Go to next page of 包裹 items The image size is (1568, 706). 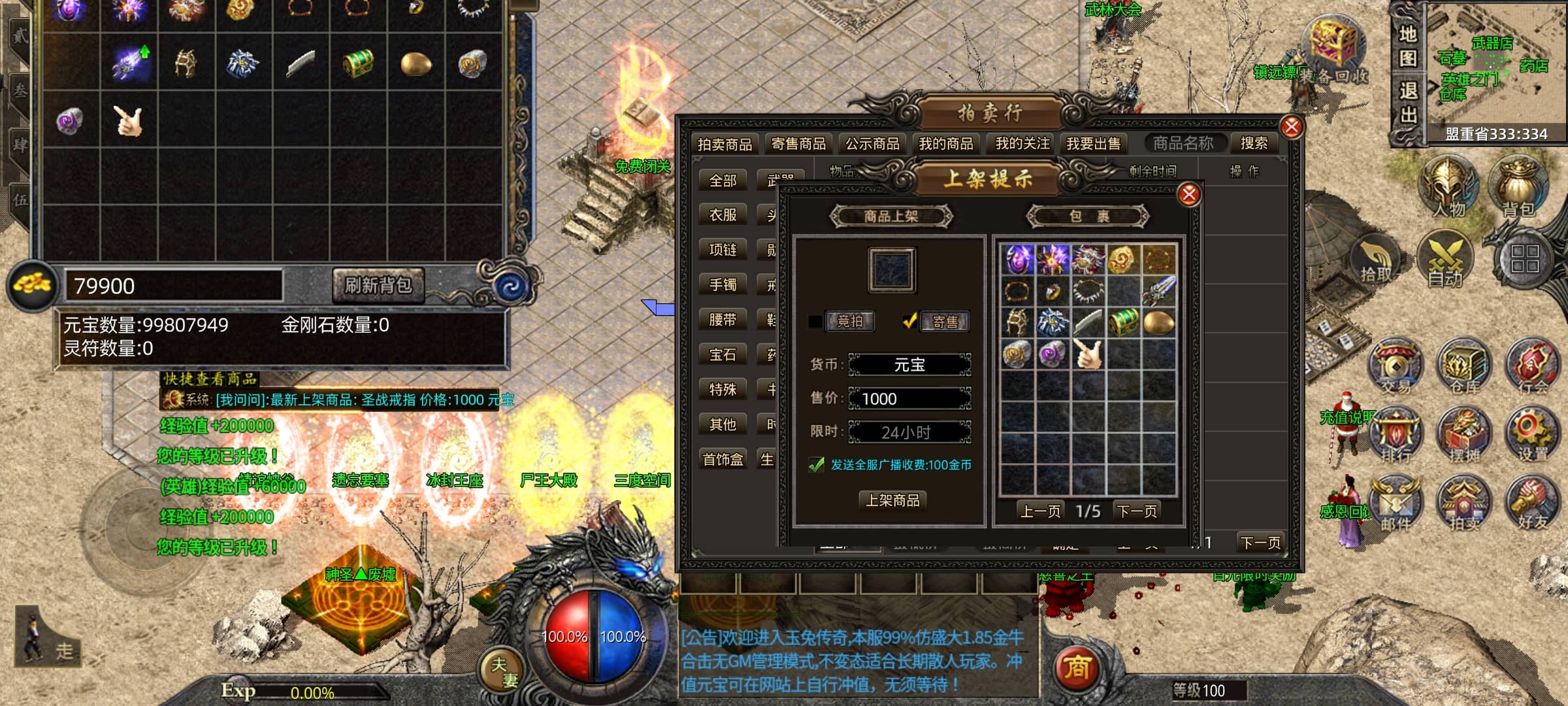1137,511
